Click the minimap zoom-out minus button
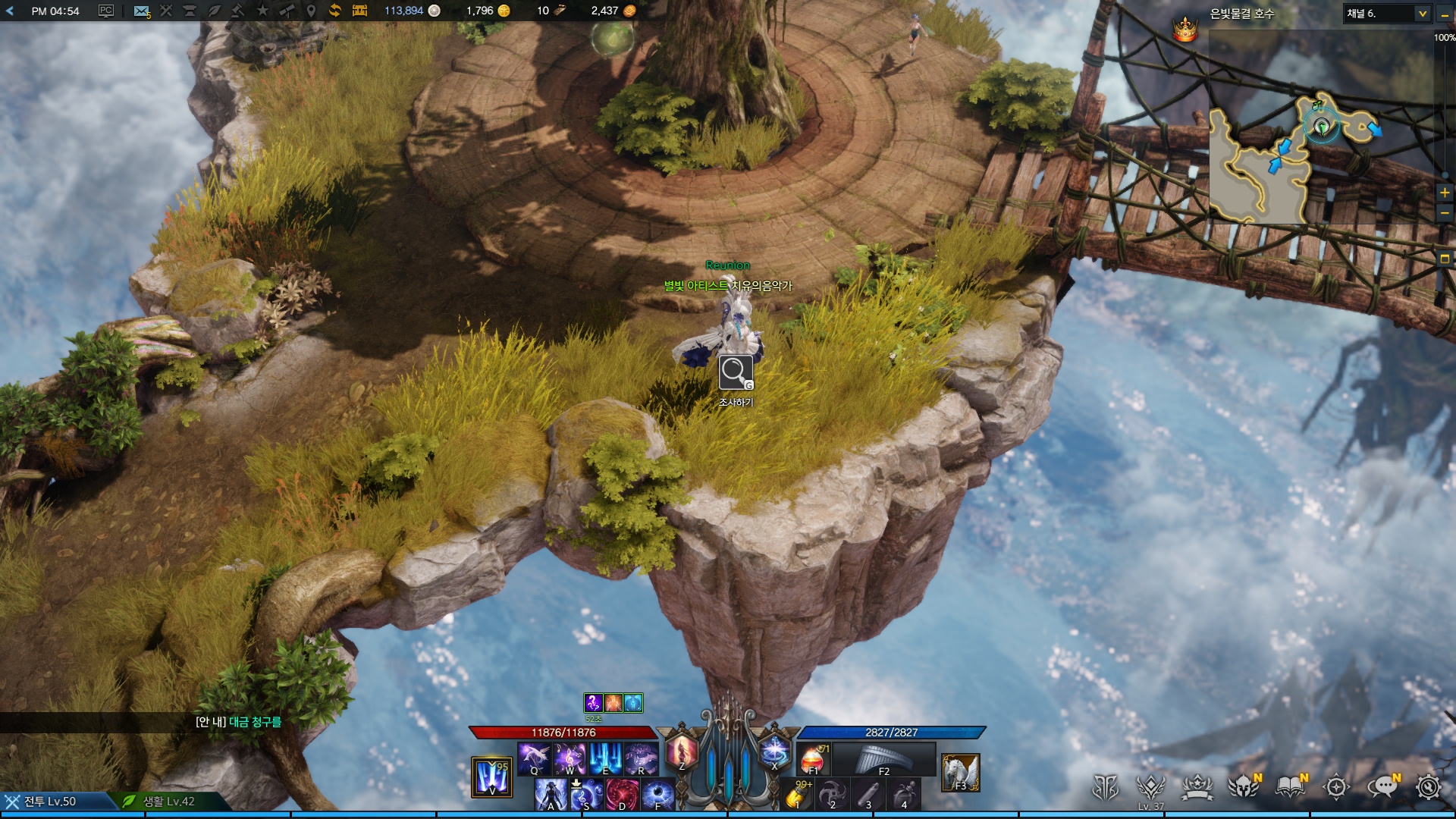This screenshot has width=1456, height=819. [x=1445, y=214]
